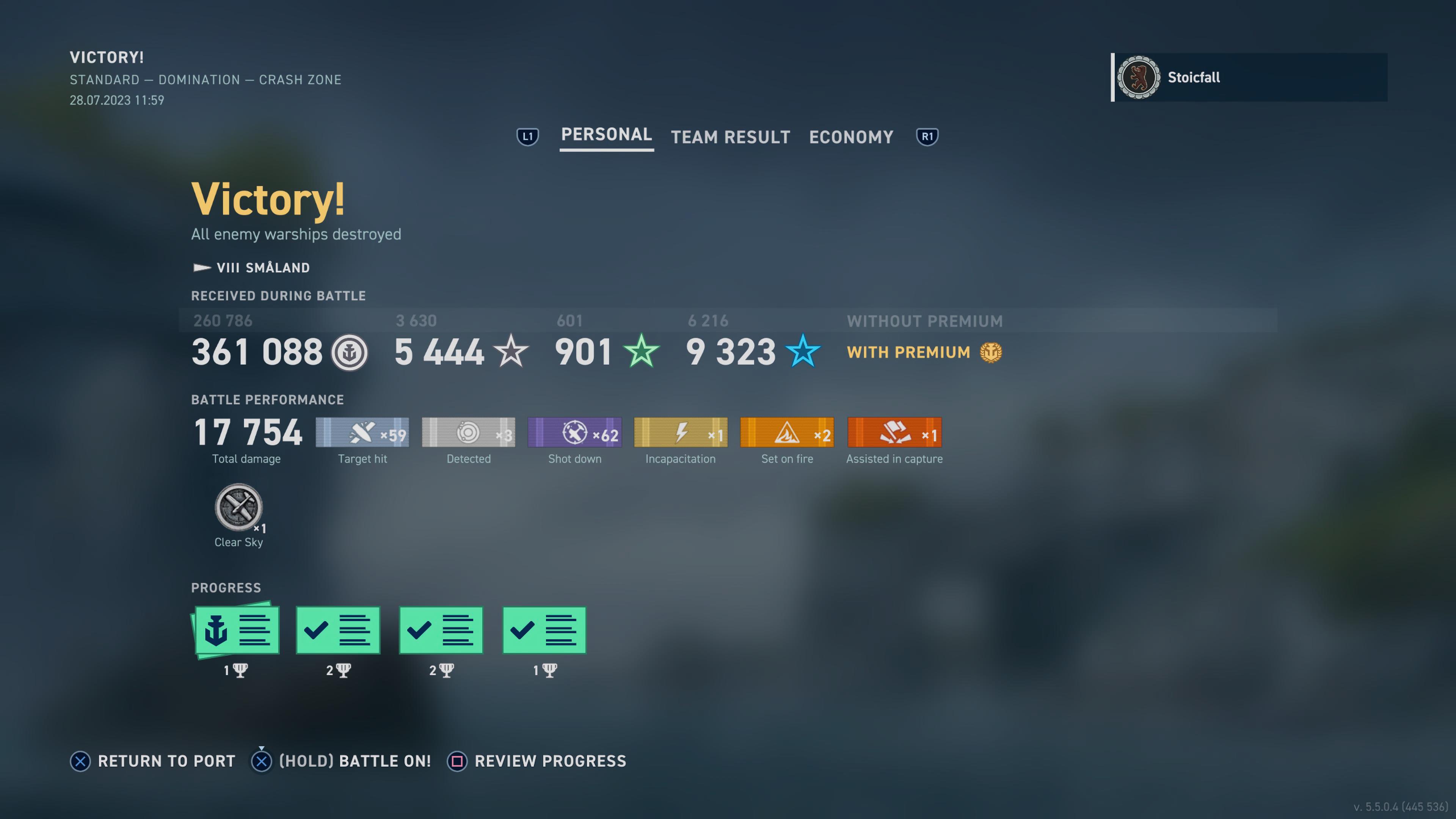Show the With Premium earnings
Image resolution: width=1456 pixels, height=819 pixels.
pos(924,352)
